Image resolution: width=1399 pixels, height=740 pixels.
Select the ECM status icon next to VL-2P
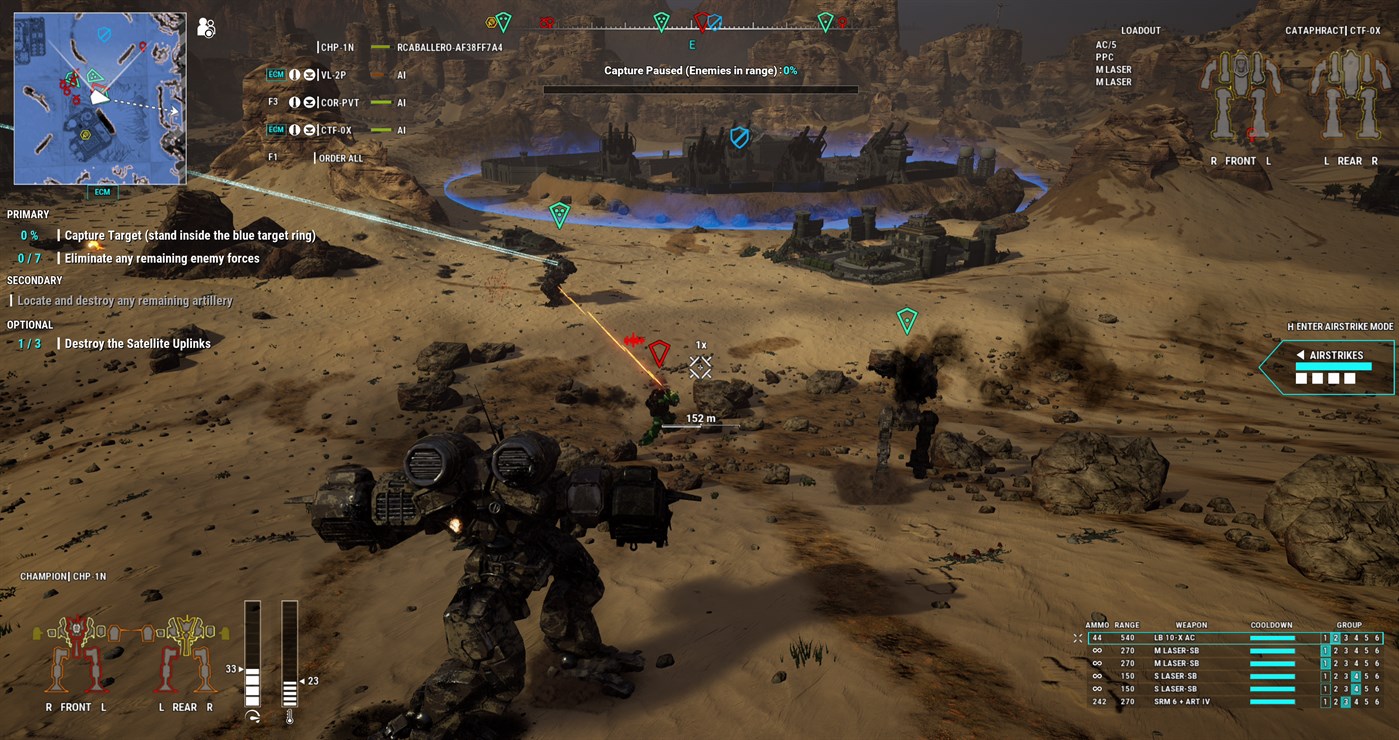(277, 75)
